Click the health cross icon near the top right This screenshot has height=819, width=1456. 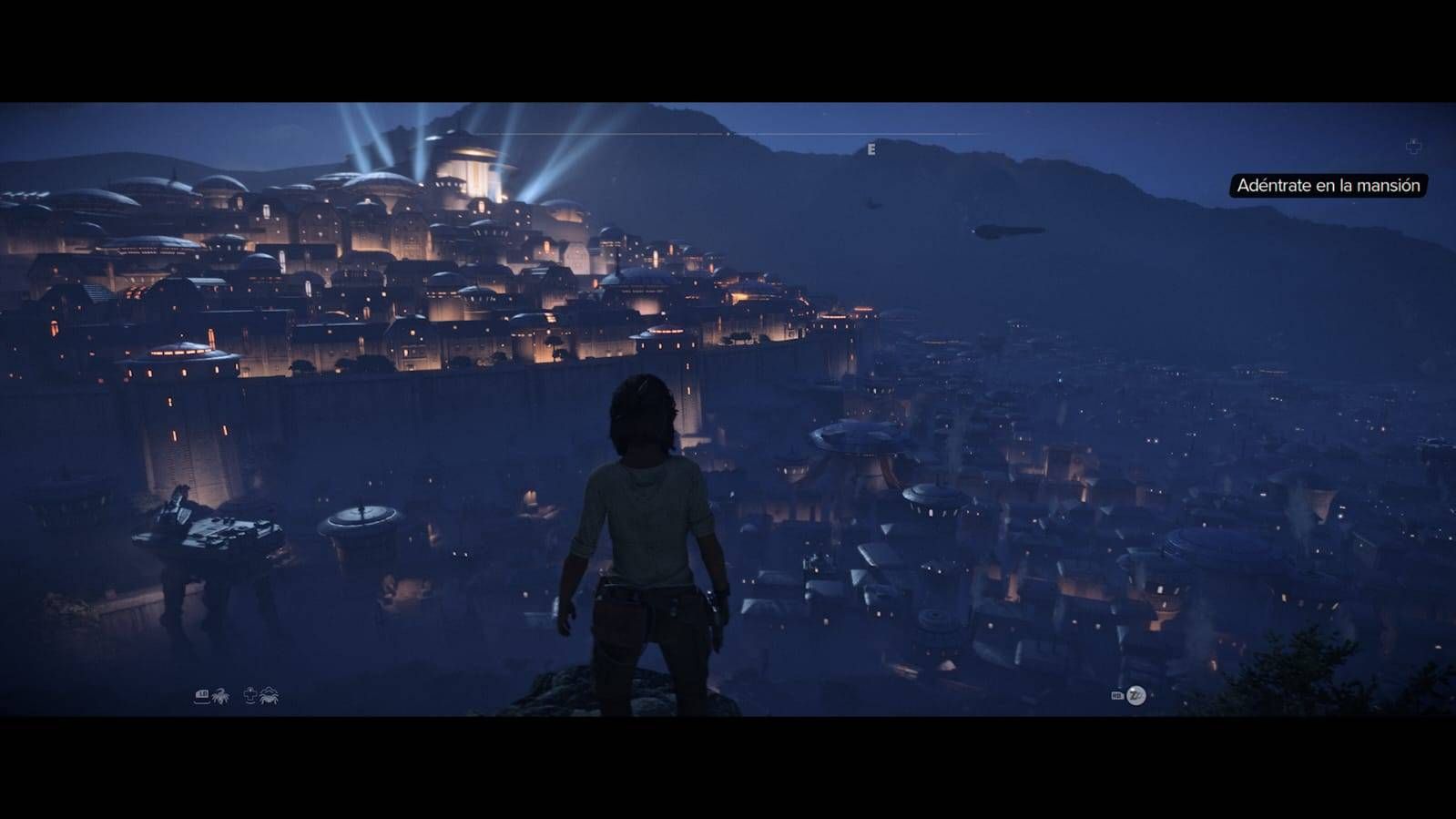1411,146
